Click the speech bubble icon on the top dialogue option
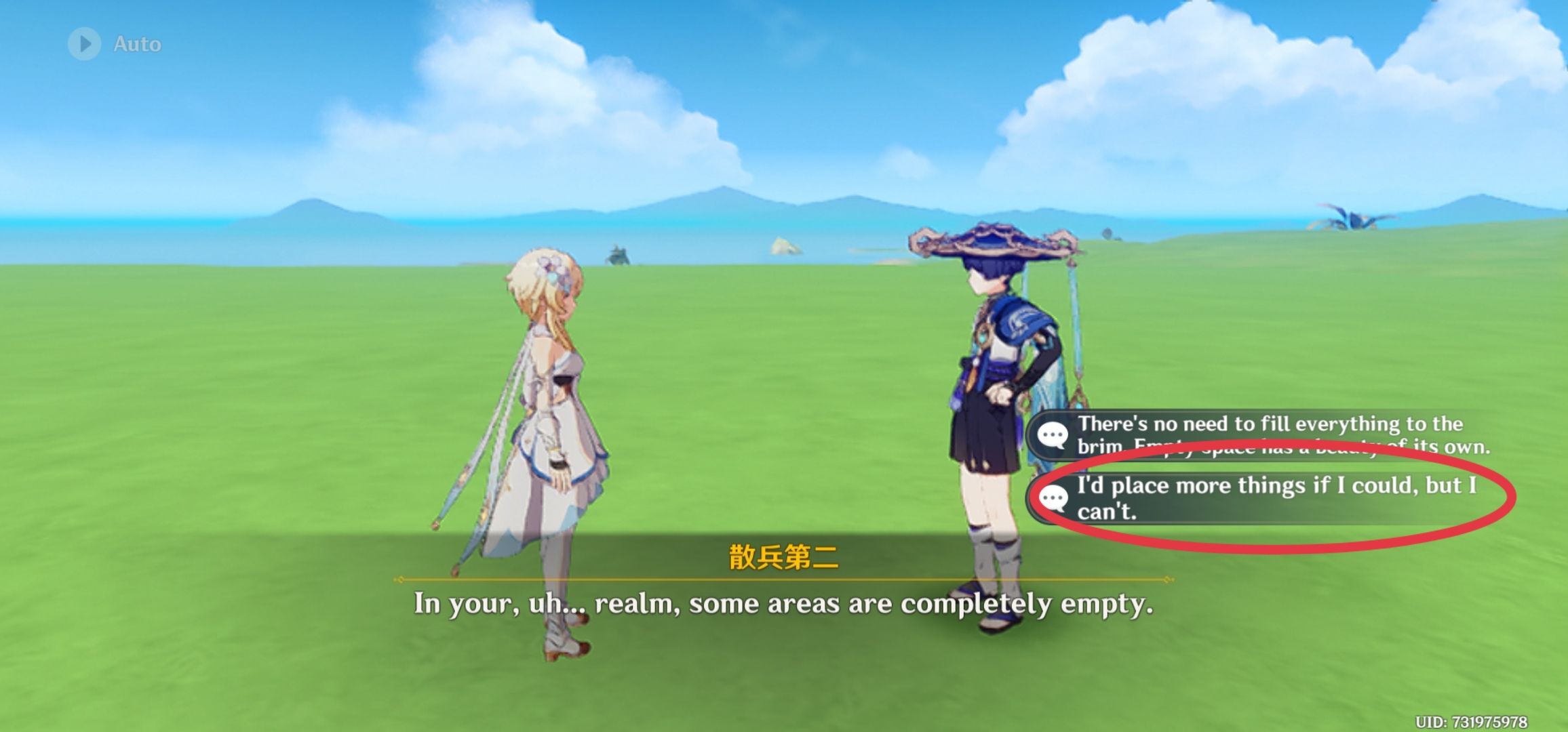This screenshot has height=732, width=1568. tap(1052, 434)
